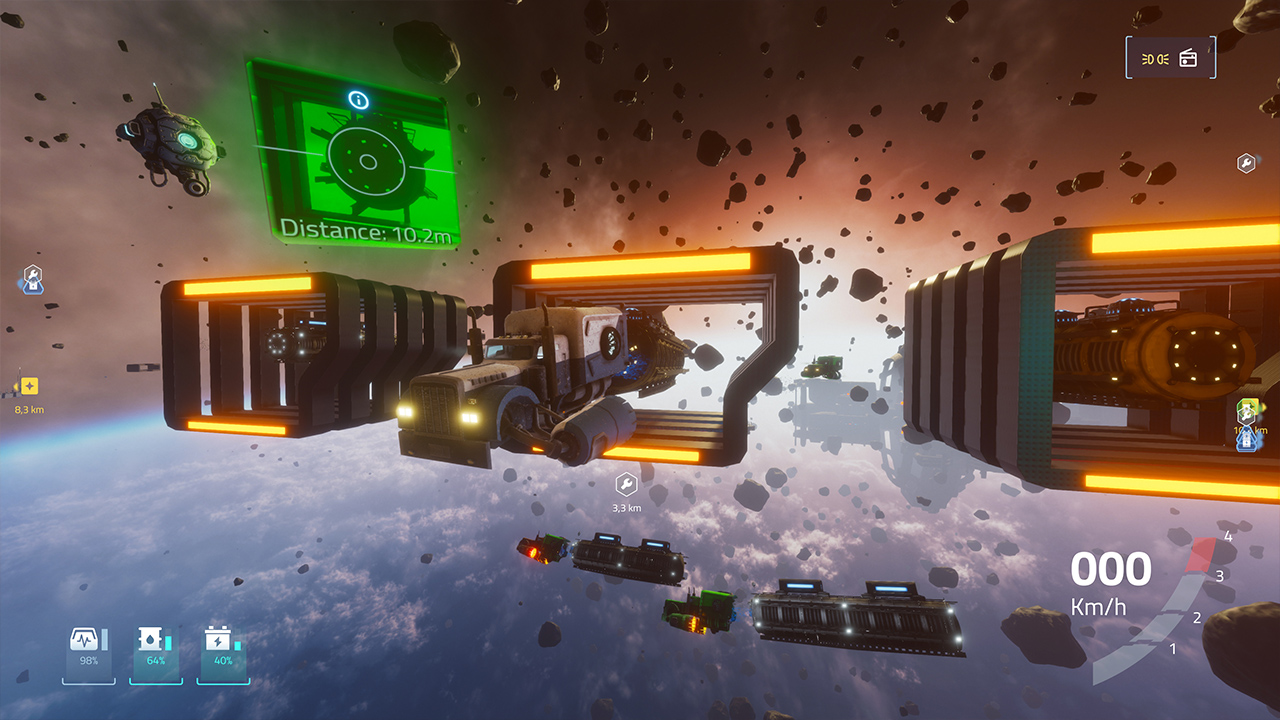The height and width of the screenshot is (720, 1280).
Task: Select gear 4 on the speed gauge
Action: (1228, 537)
